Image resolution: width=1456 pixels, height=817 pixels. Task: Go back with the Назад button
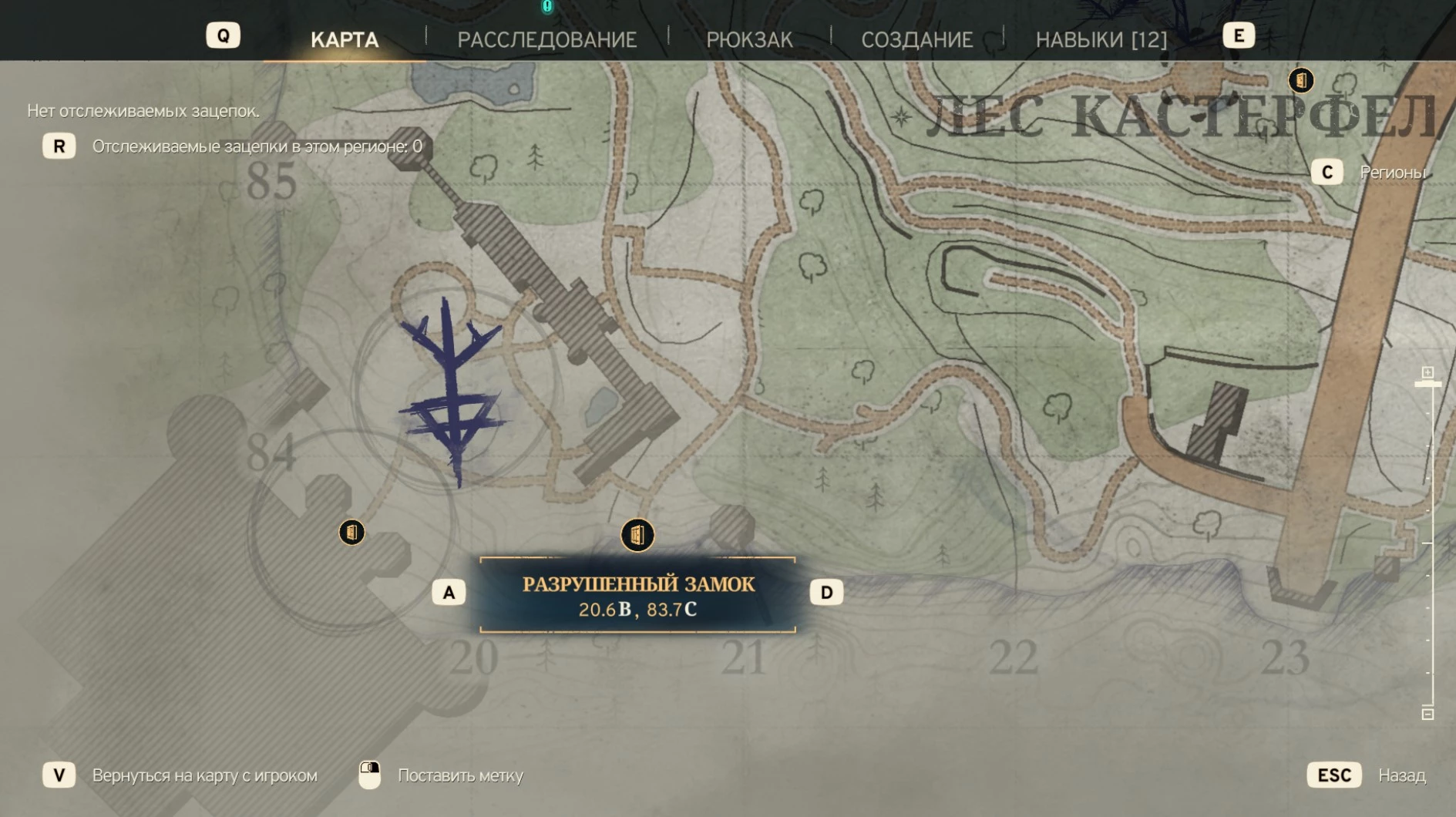coord(1334,775)
